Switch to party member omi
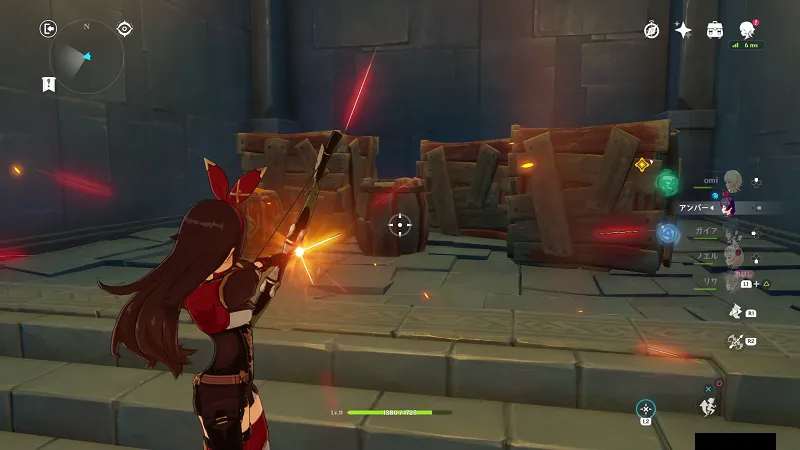800x450 pixels. [733, 181]
